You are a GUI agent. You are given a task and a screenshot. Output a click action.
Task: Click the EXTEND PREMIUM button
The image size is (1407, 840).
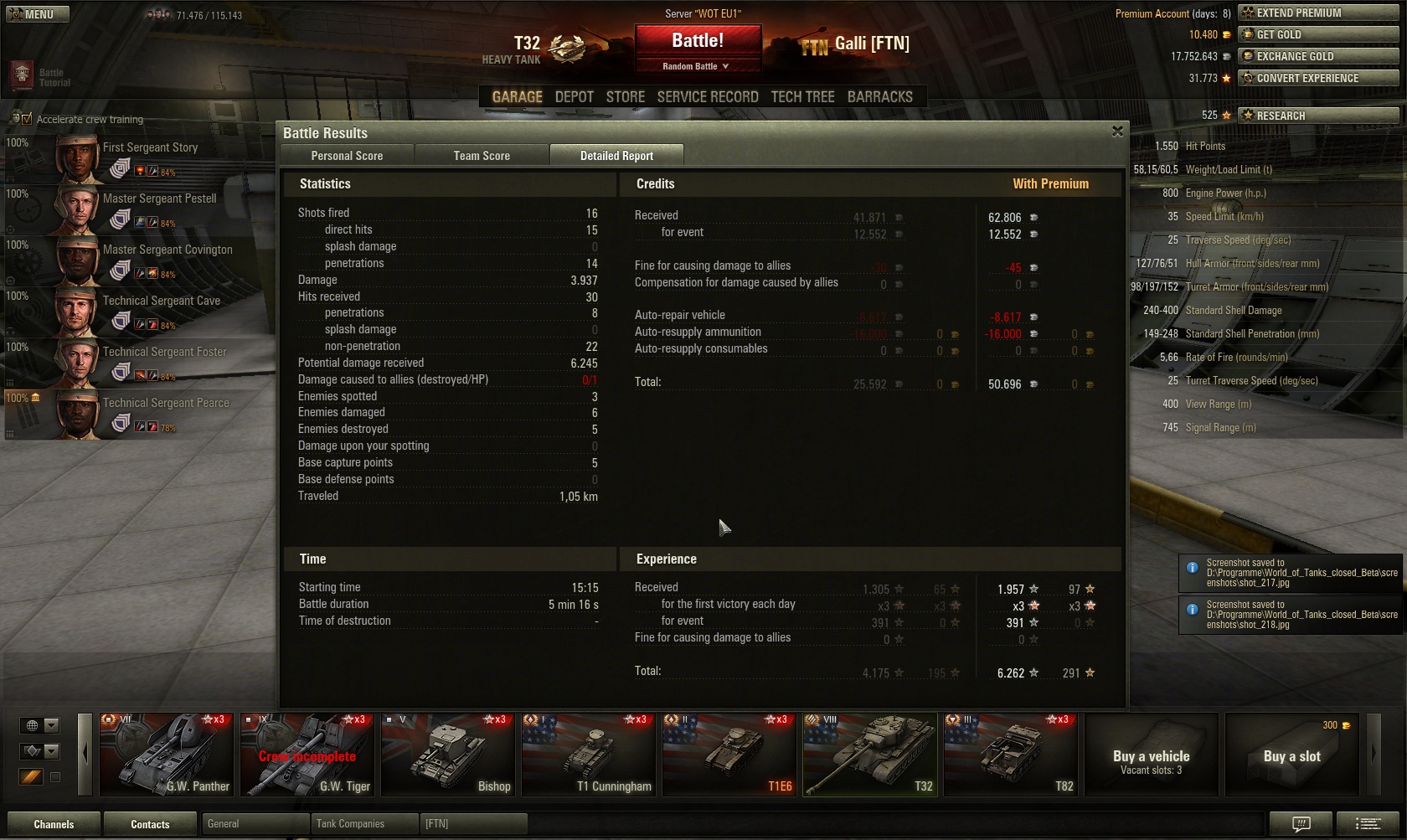click(x=1317, y=13)
